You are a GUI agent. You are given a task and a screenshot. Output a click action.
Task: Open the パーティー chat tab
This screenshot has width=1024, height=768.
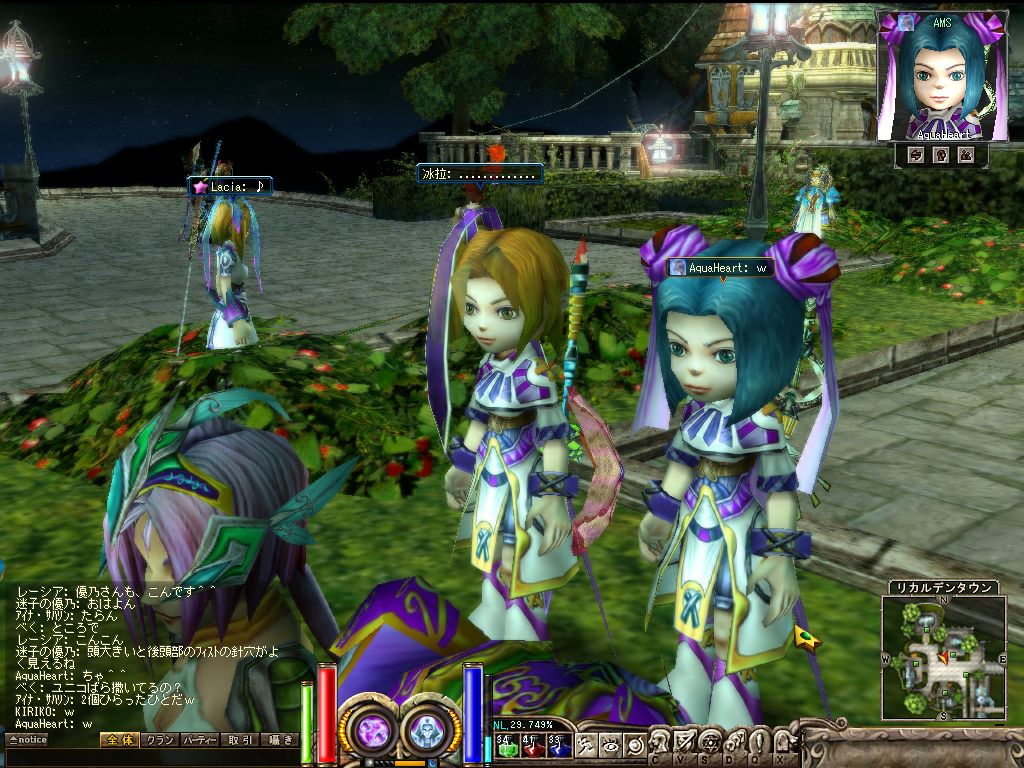200,740
